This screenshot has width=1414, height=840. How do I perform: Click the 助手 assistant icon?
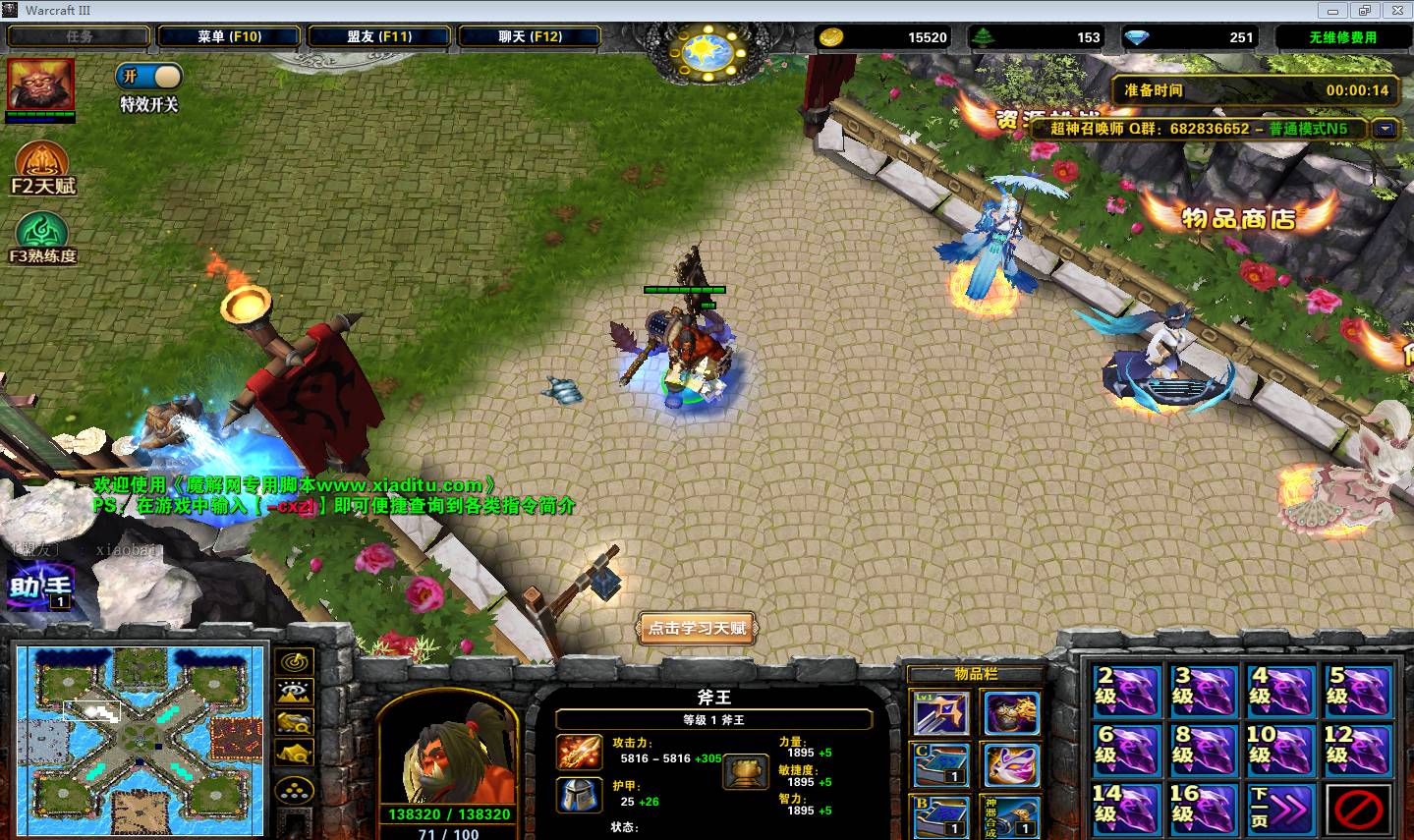click(x=40, y=587)
